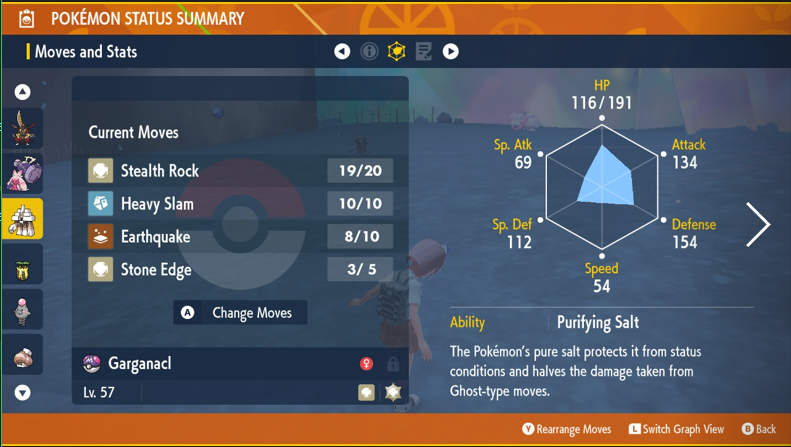The height and width of the screenshot is (447, 791).
Task: View the pink Tinkaton party member
Action: click(x=22, y=173)
